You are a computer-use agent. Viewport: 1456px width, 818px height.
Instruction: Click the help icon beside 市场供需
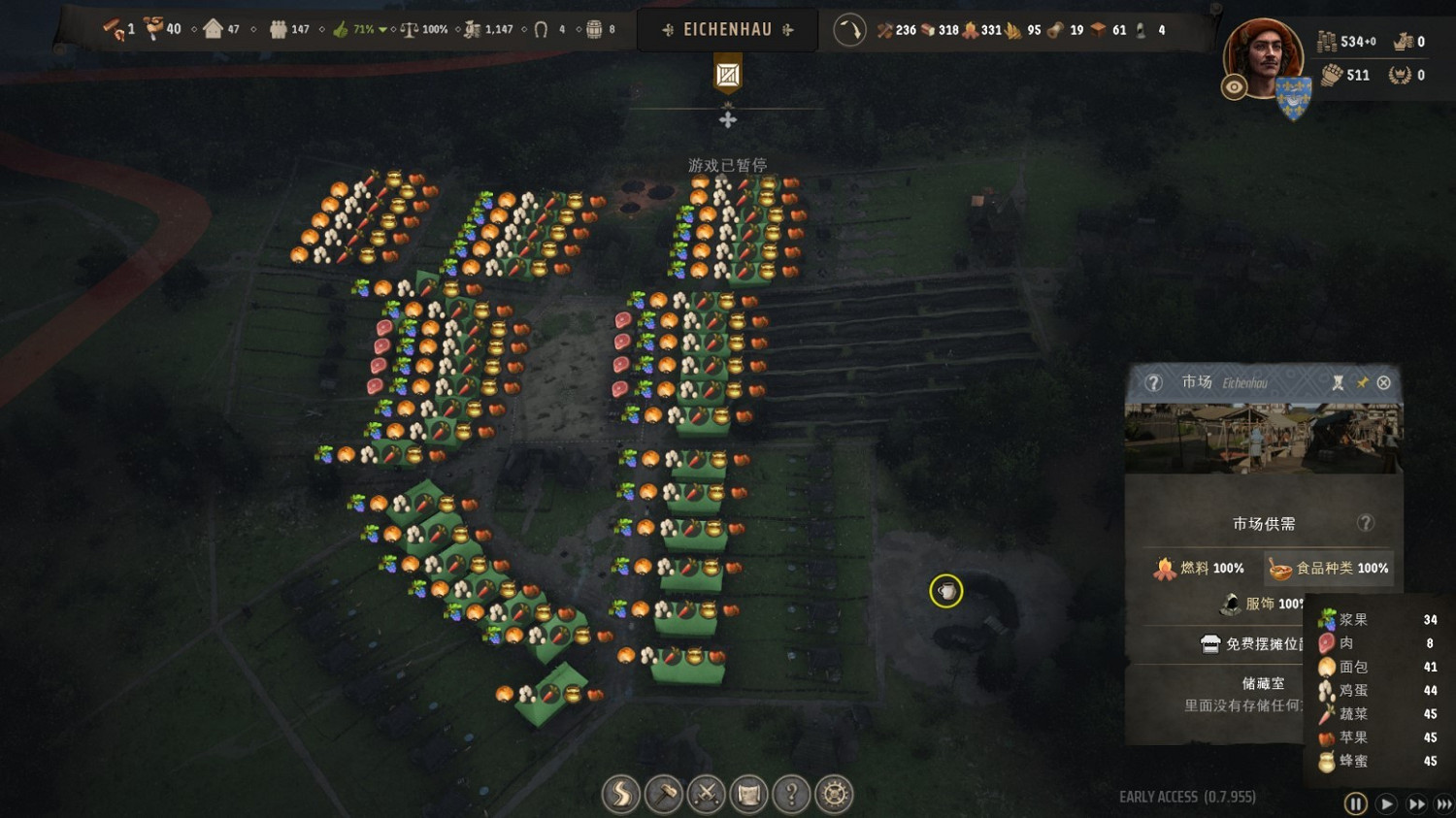pos(1366,523)
